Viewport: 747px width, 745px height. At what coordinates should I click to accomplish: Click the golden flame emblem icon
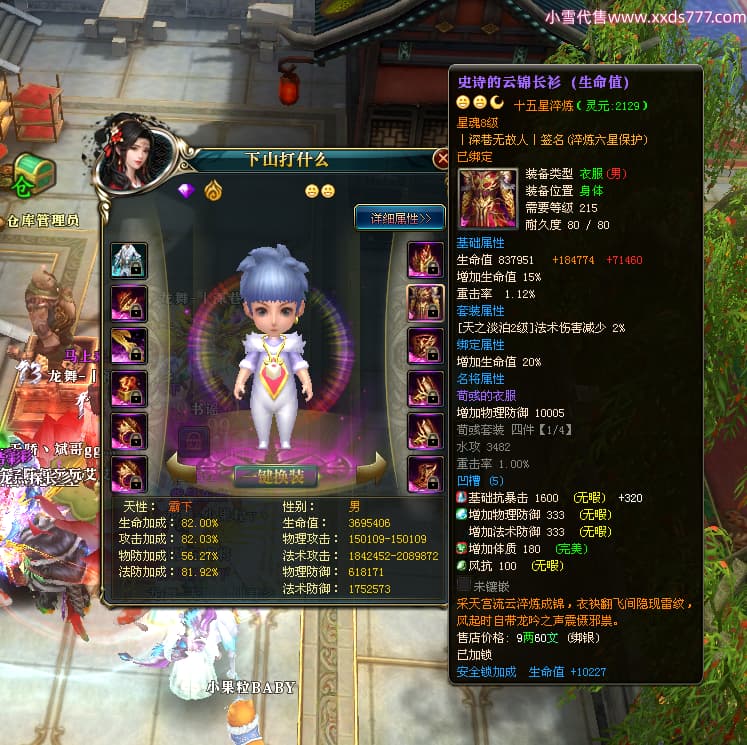coord(212,190)
